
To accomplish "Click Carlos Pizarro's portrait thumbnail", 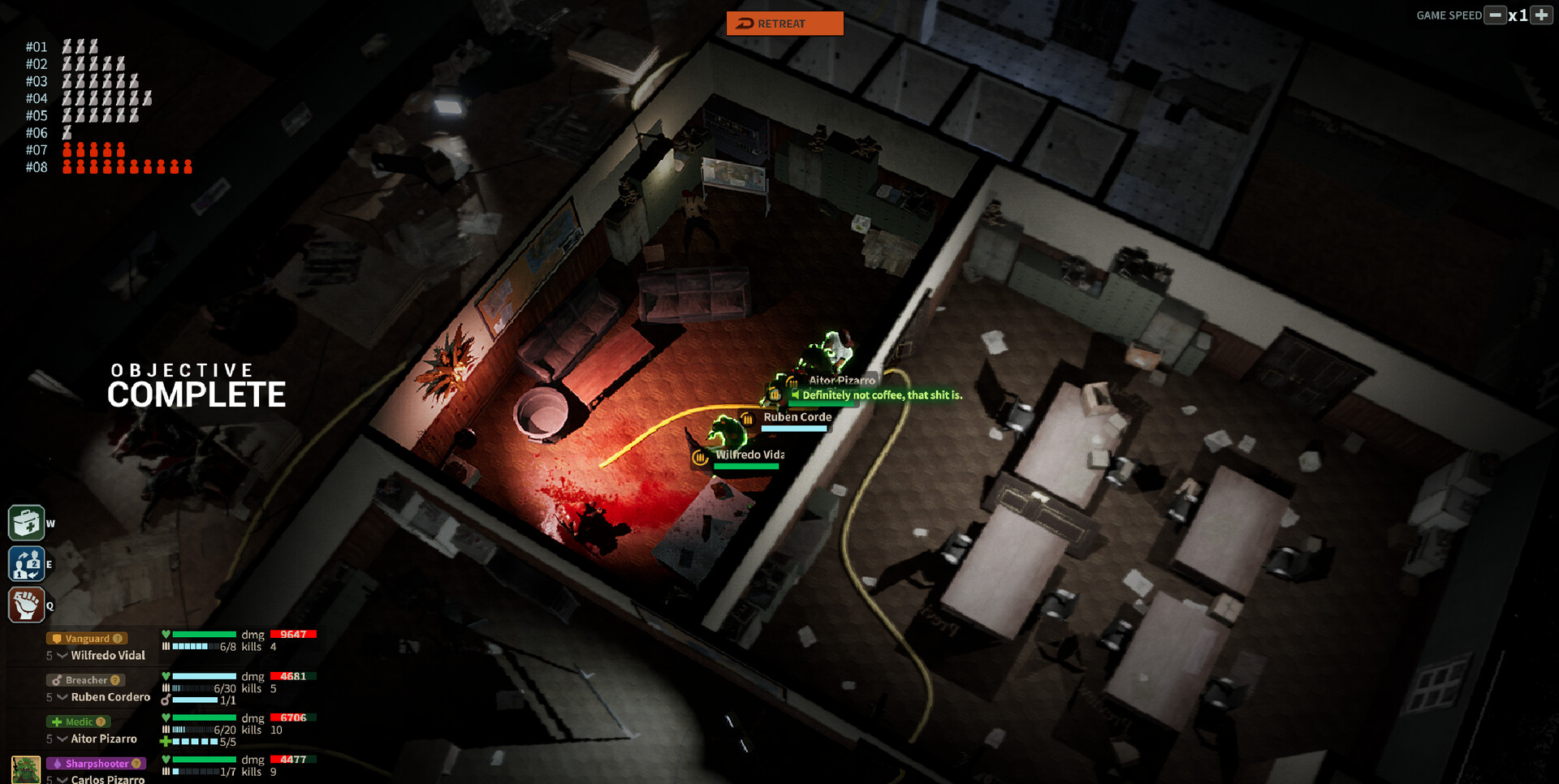I will [x=25, y=769].
